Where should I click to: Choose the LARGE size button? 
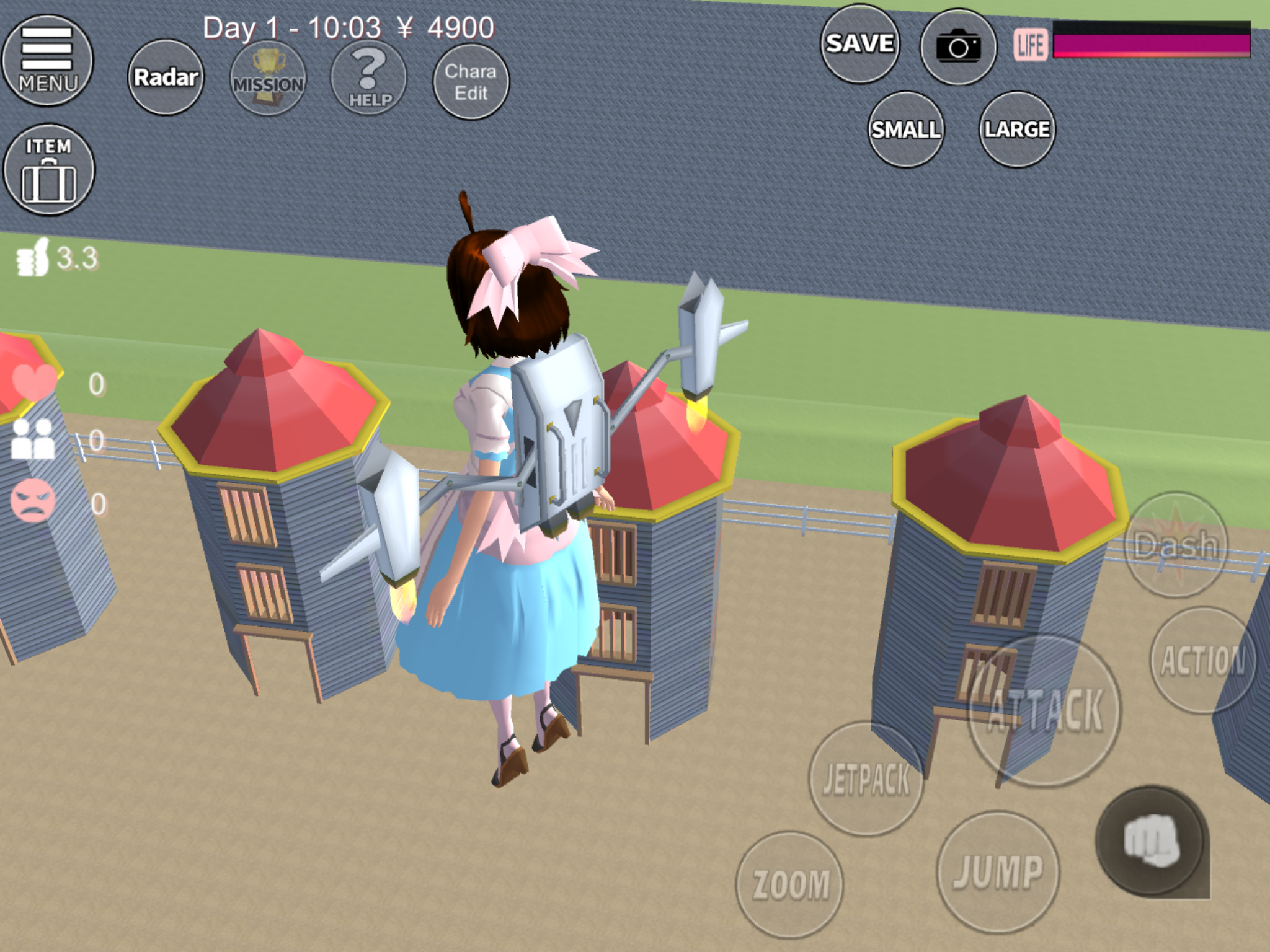pos(1017,130)
